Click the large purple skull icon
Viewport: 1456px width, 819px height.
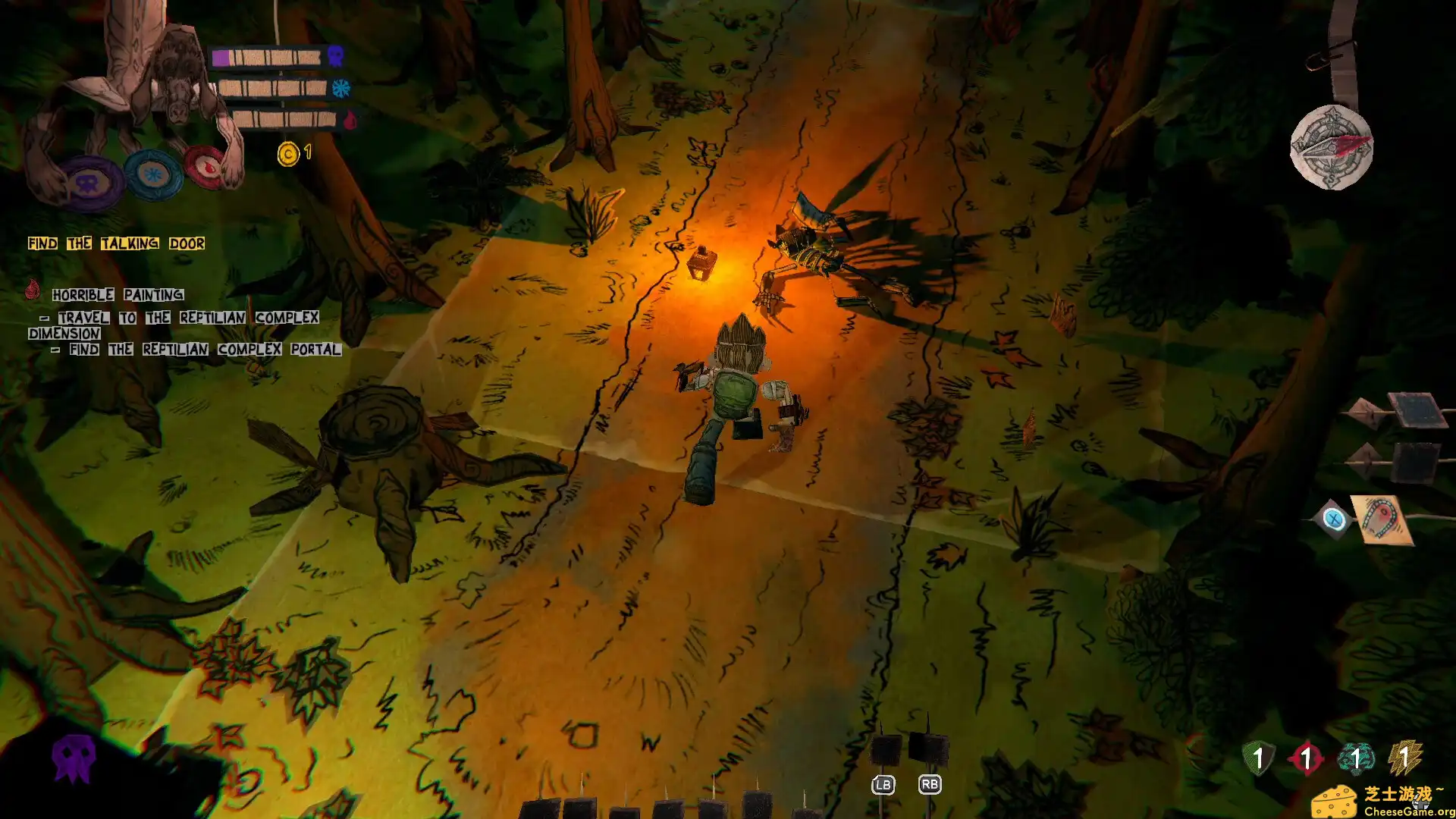click(74, 758)
